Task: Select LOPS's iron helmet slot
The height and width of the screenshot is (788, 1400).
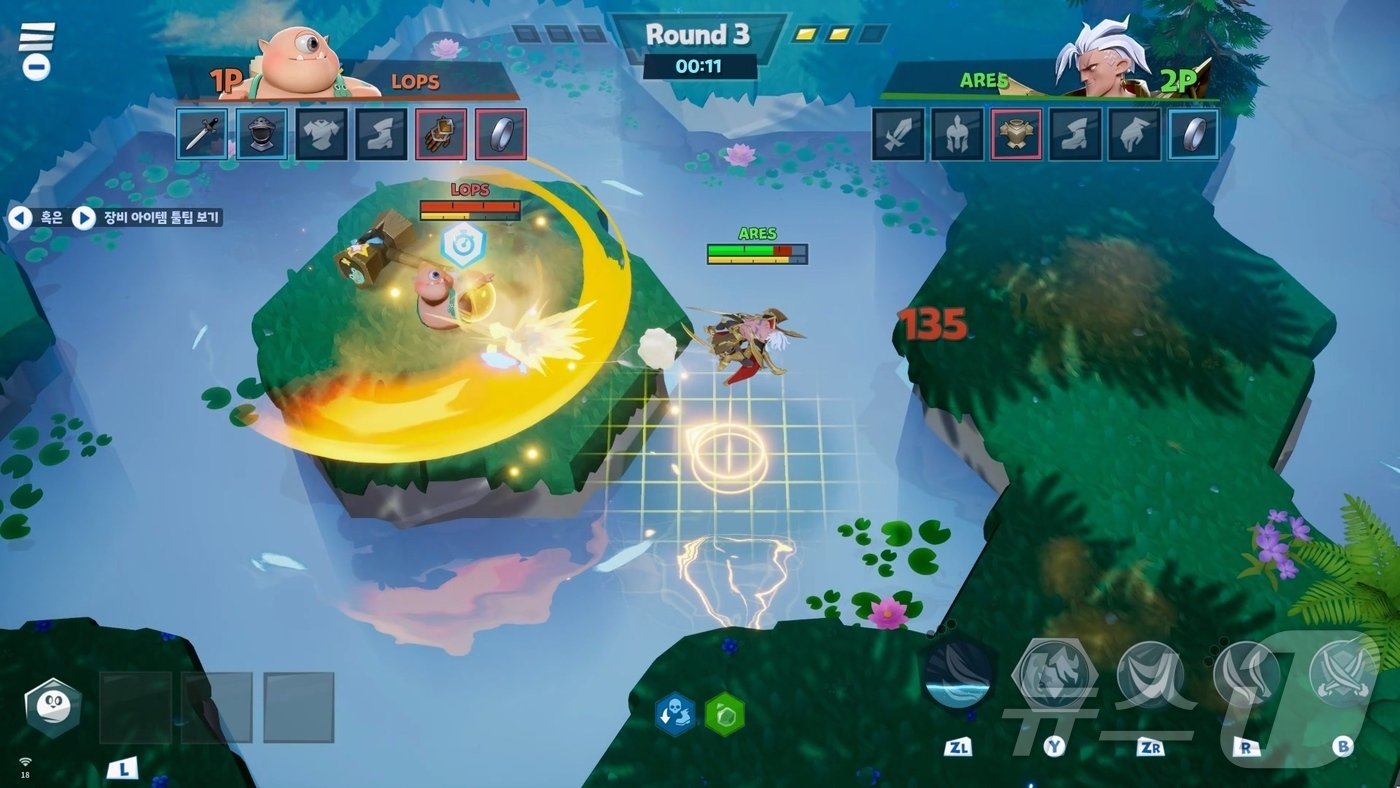Action: pos(262,134)
